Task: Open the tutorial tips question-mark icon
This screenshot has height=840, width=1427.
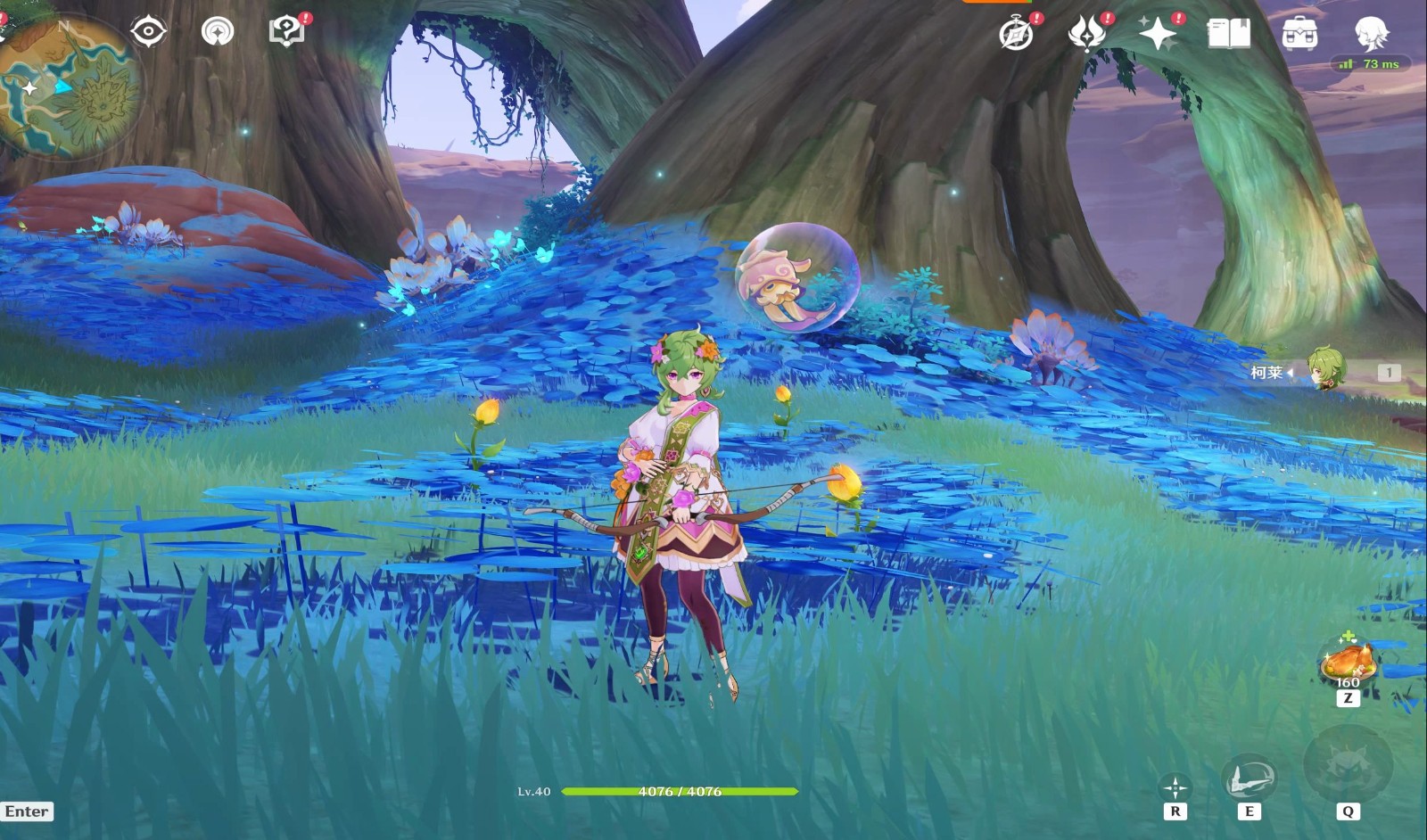Action: 286,32
